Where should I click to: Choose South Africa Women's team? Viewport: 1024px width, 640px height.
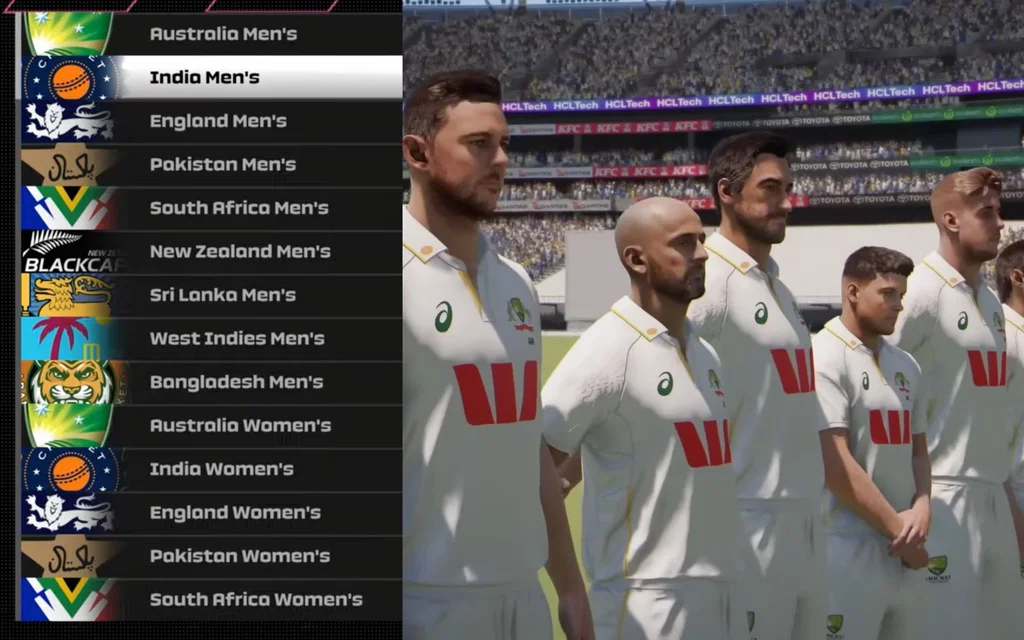[256, 600]
